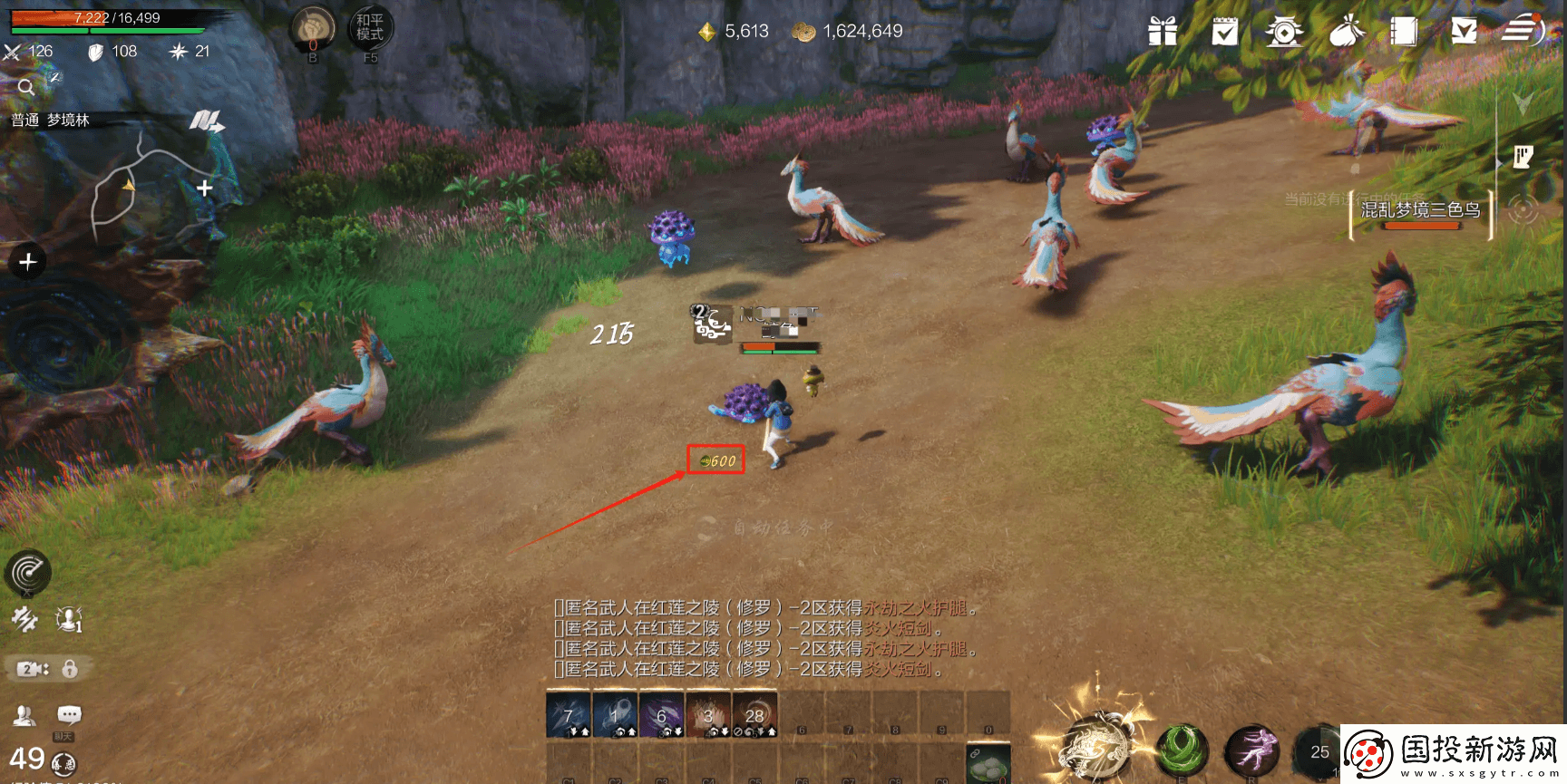Open the notebook journal icon
The height and width of the screenshot is (784, 1567).
pos(1403,32)
